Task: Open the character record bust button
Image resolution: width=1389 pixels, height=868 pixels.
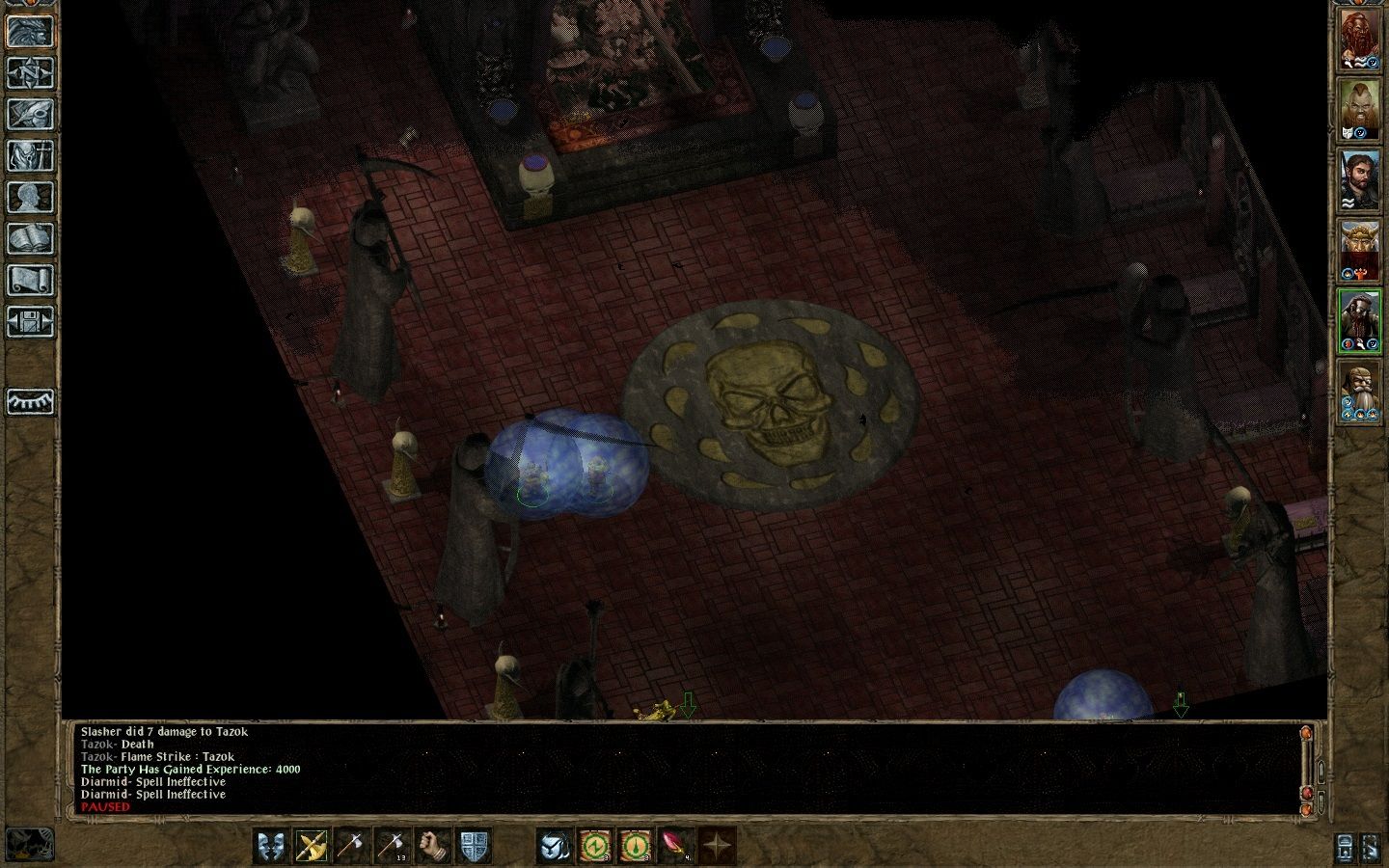Action: [30, 197]
